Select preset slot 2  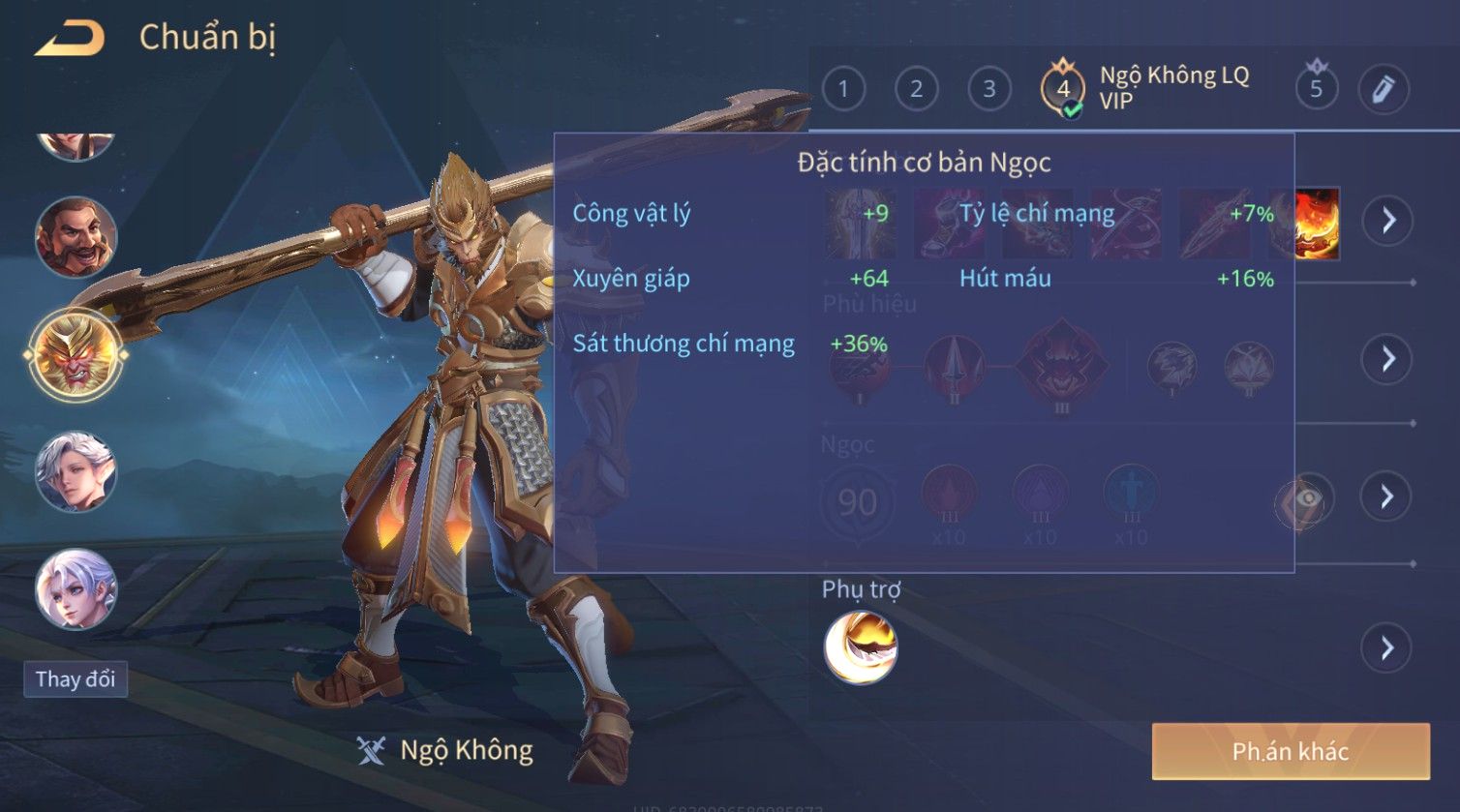coord(916,90)
